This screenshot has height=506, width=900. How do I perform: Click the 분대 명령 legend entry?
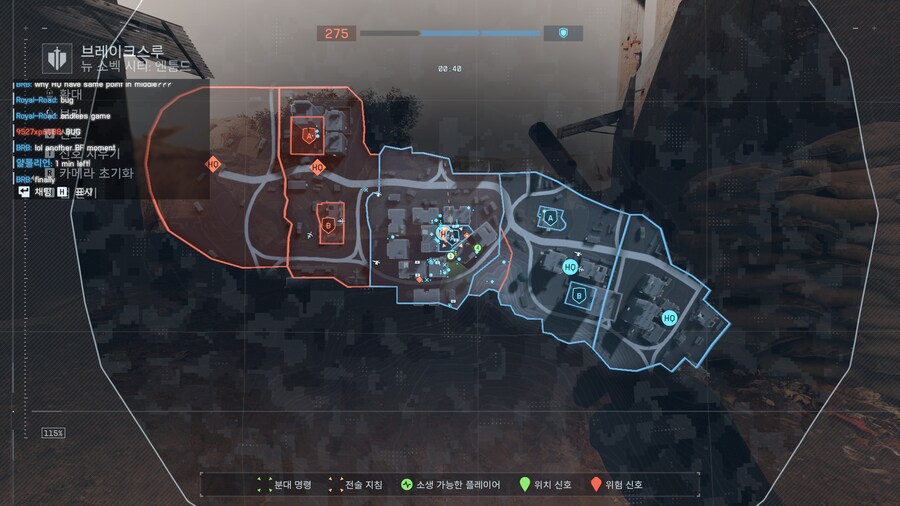tap(284, 485)
